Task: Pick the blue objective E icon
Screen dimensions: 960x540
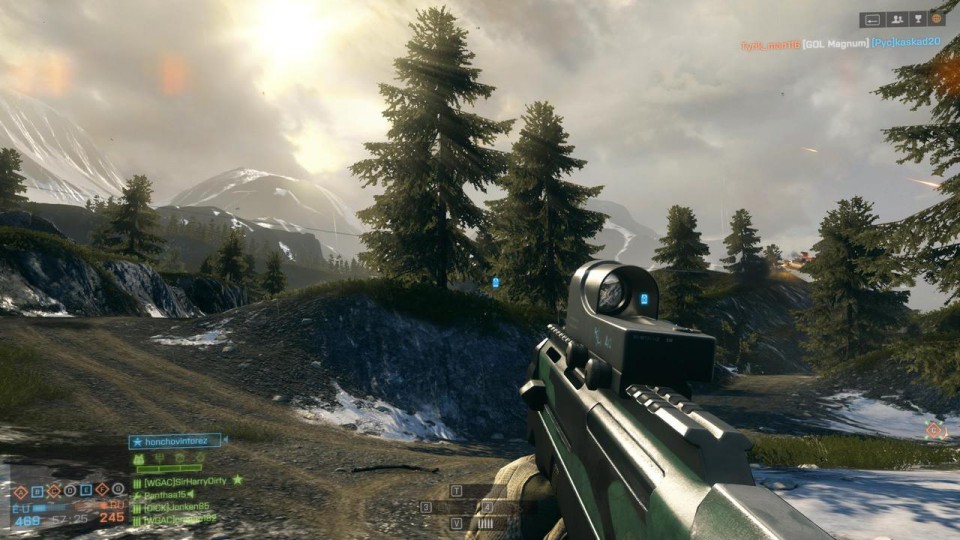Action: [x=86, y=490]
